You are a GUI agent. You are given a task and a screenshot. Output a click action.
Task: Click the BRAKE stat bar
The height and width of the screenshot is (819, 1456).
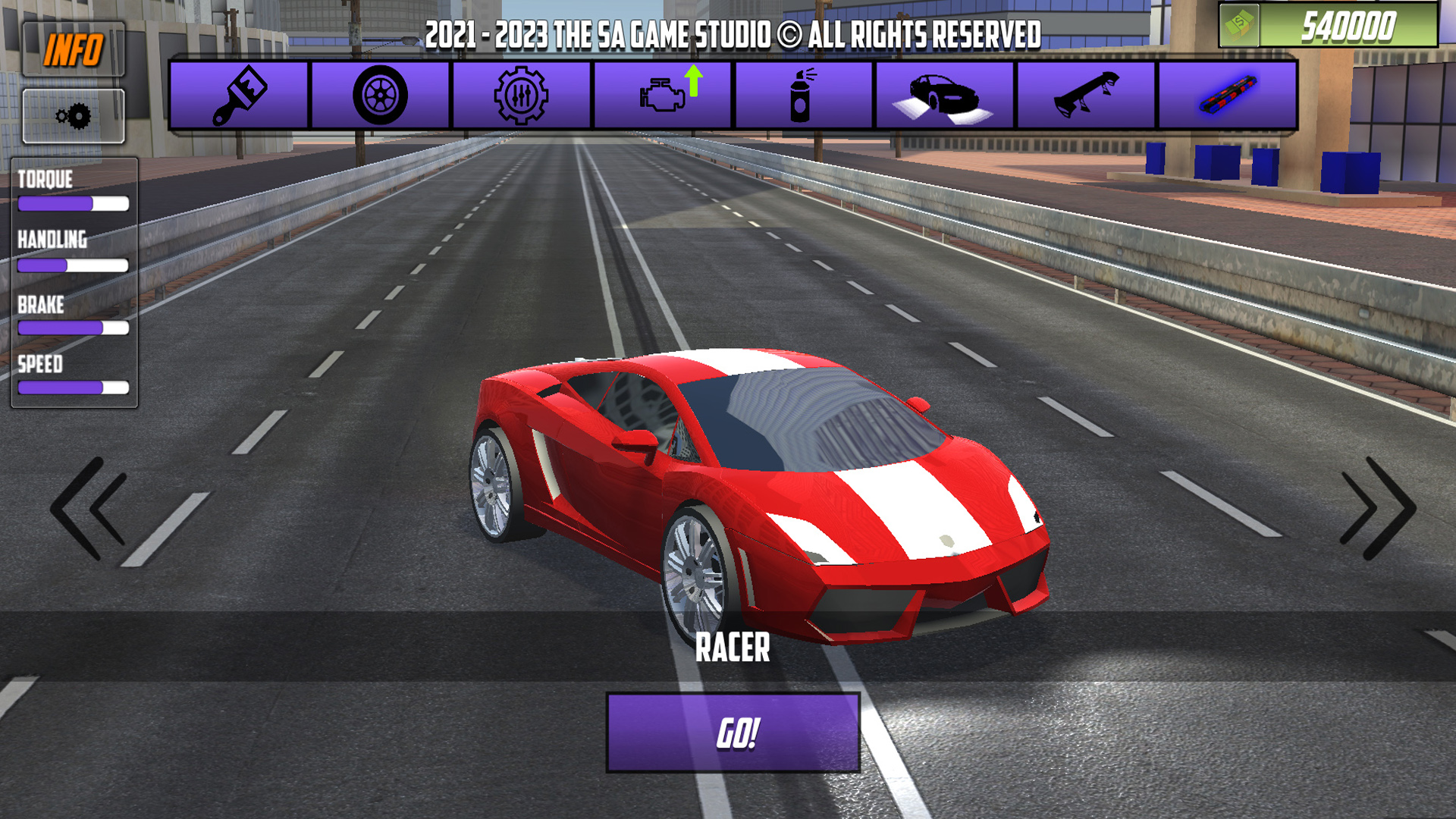click(x=73, y=328)
